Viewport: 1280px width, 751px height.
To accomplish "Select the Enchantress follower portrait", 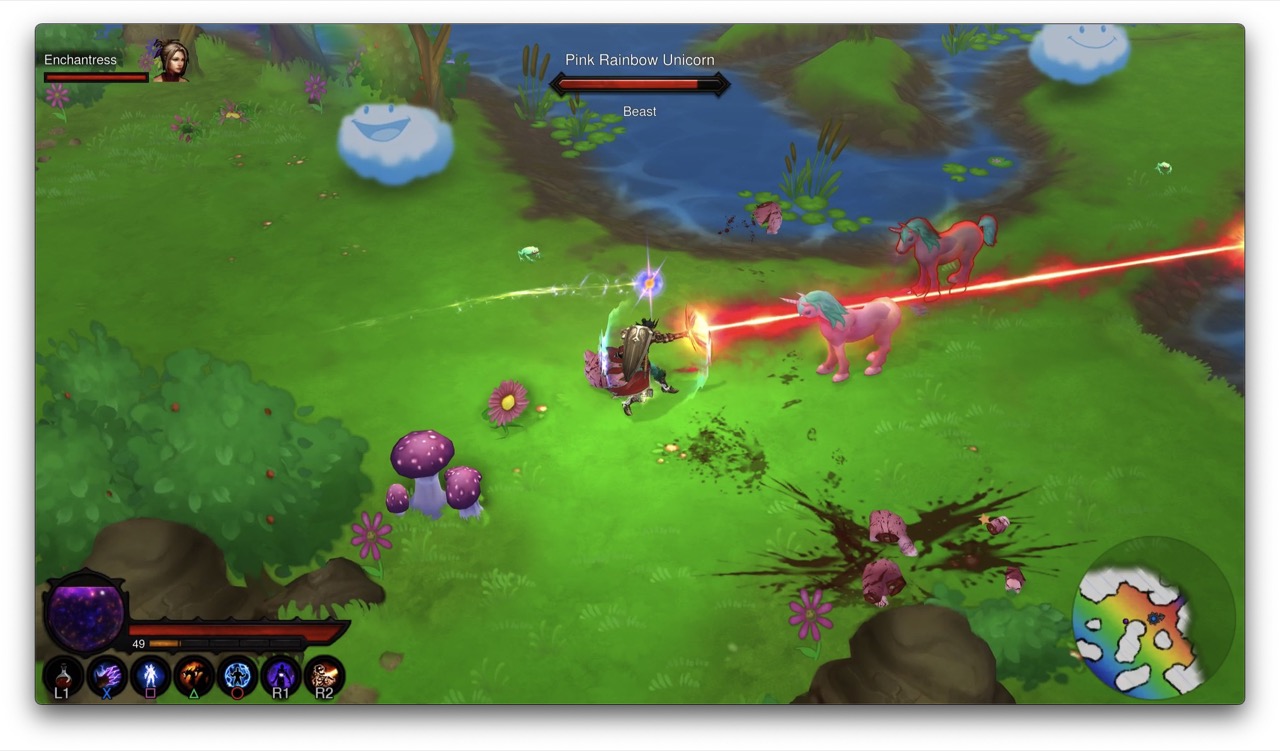I will pos(171,62).
